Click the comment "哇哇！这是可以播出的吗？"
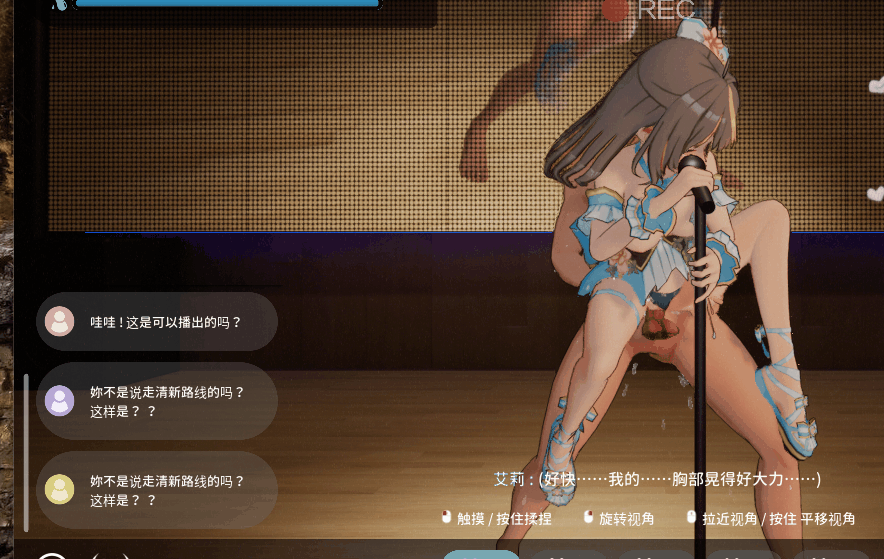Viewport: 884px width, 559px height. point(156,322)
